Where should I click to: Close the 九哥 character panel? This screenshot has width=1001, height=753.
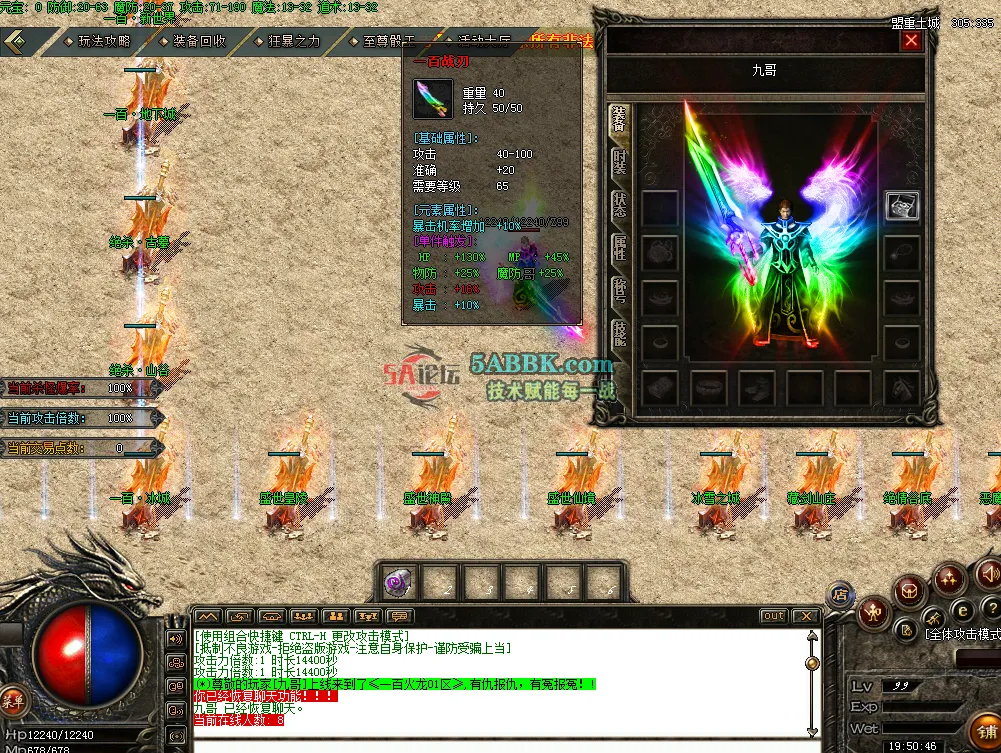911,41
